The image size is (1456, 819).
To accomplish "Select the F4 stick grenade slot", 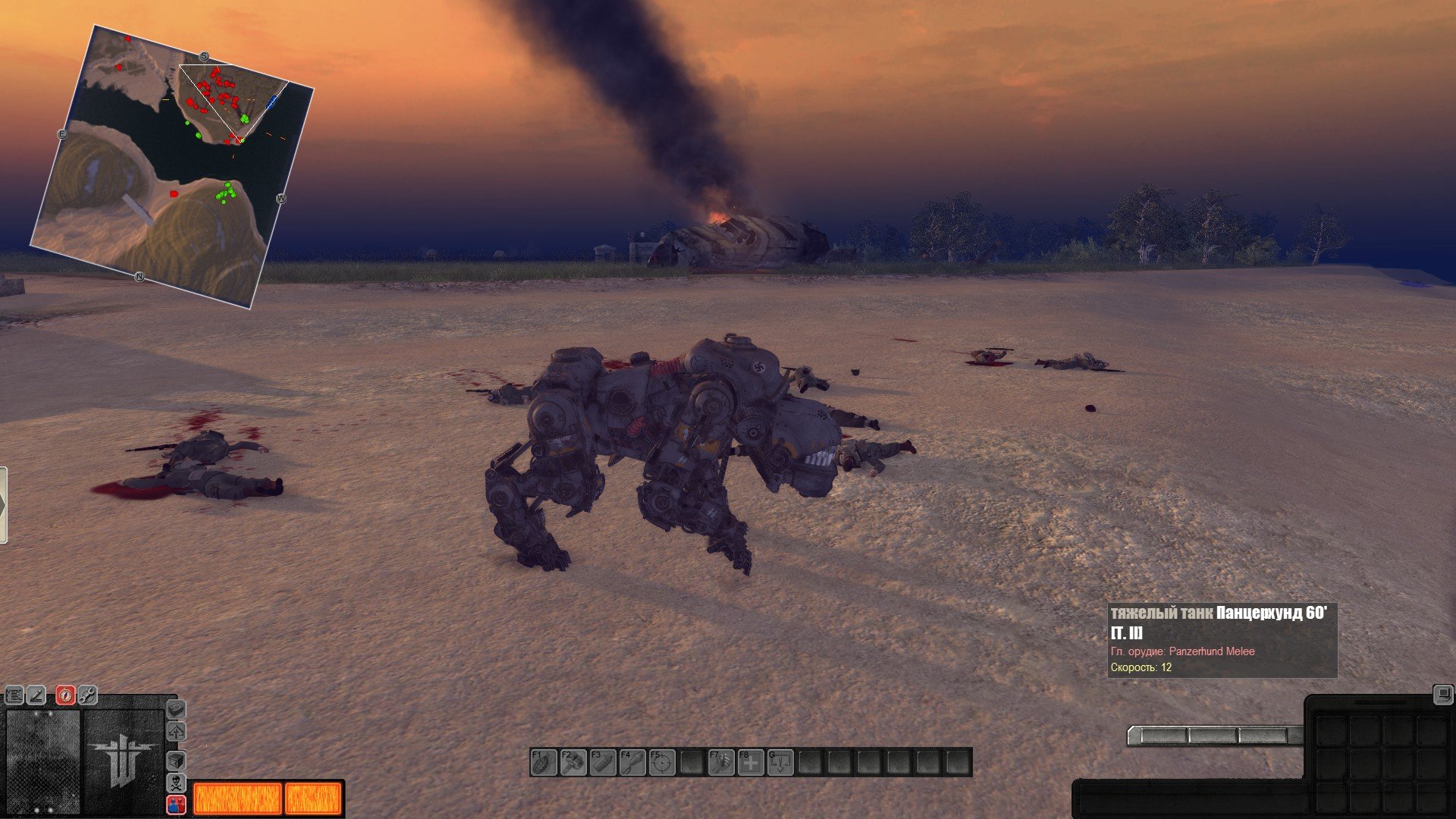I will point(632,762).
